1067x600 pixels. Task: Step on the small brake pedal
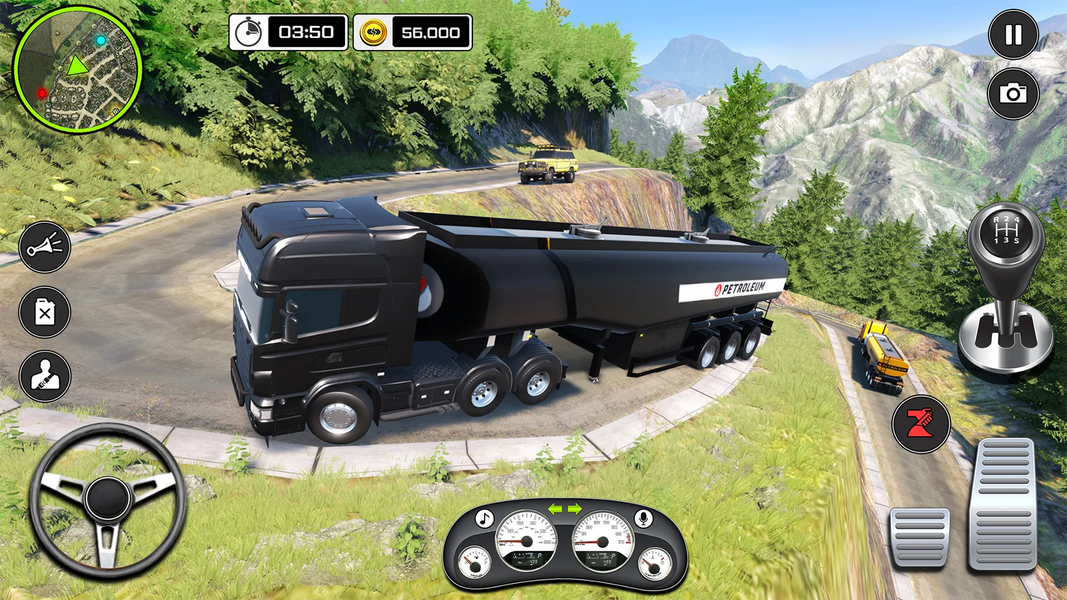tap(919, 537)
